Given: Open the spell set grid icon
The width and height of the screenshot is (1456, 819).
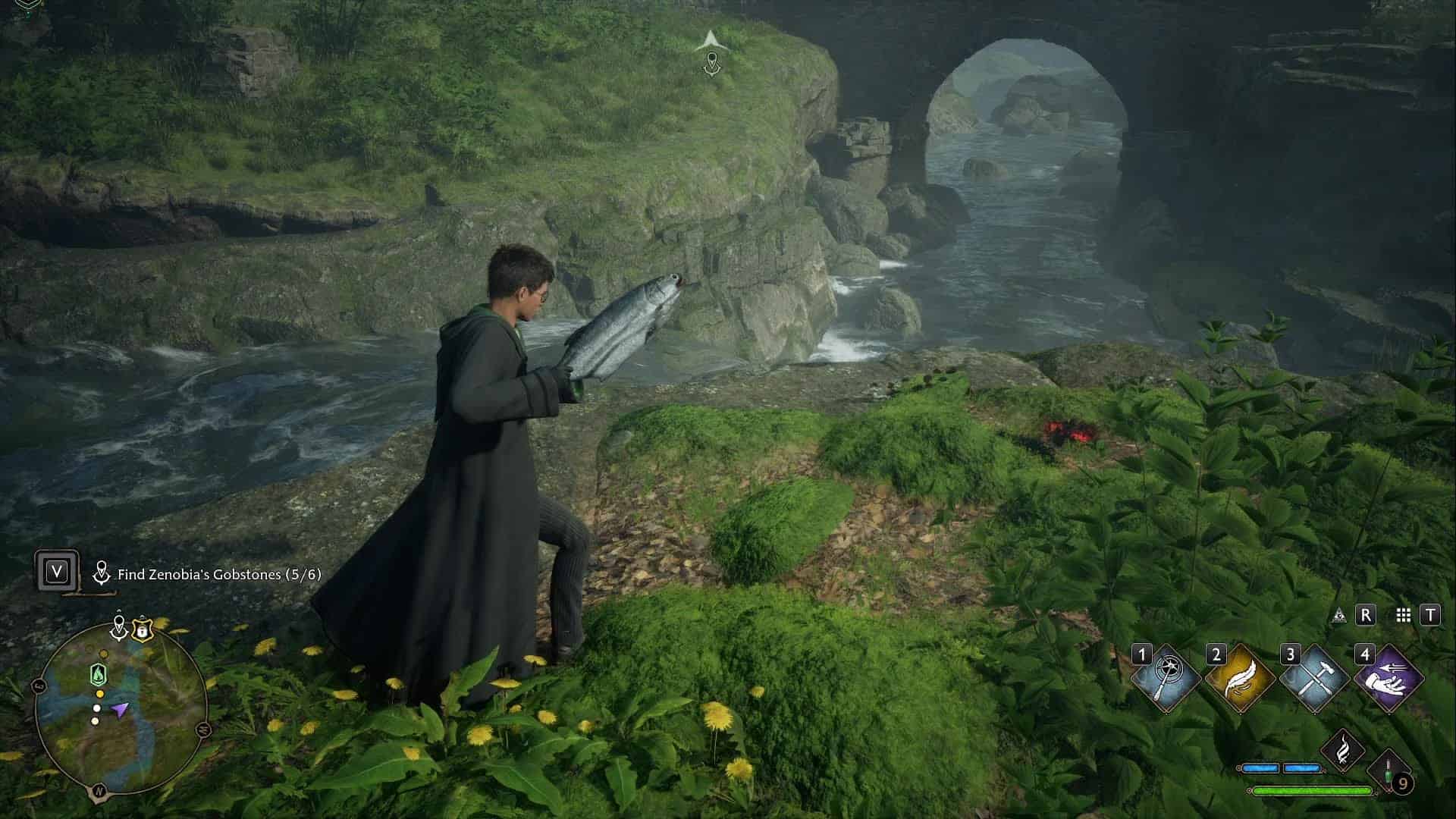Looking at the screenshot, I should [1403, 615].
